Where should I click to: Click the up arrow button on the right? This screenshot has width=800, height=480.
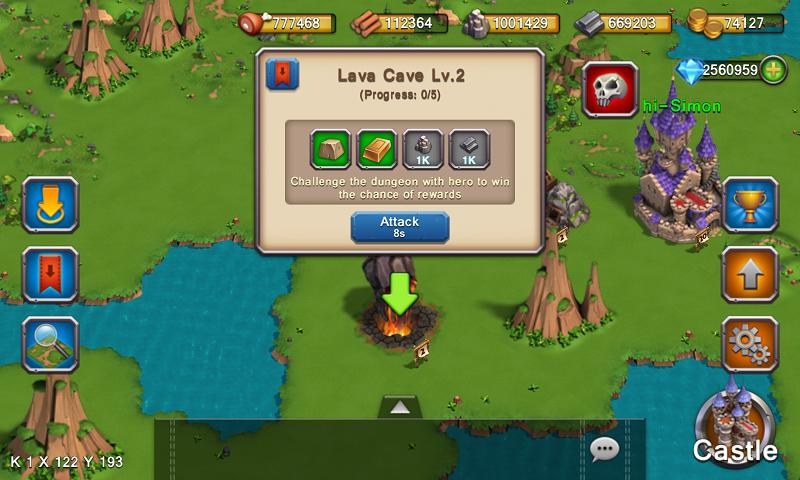[x=750, y=272]
